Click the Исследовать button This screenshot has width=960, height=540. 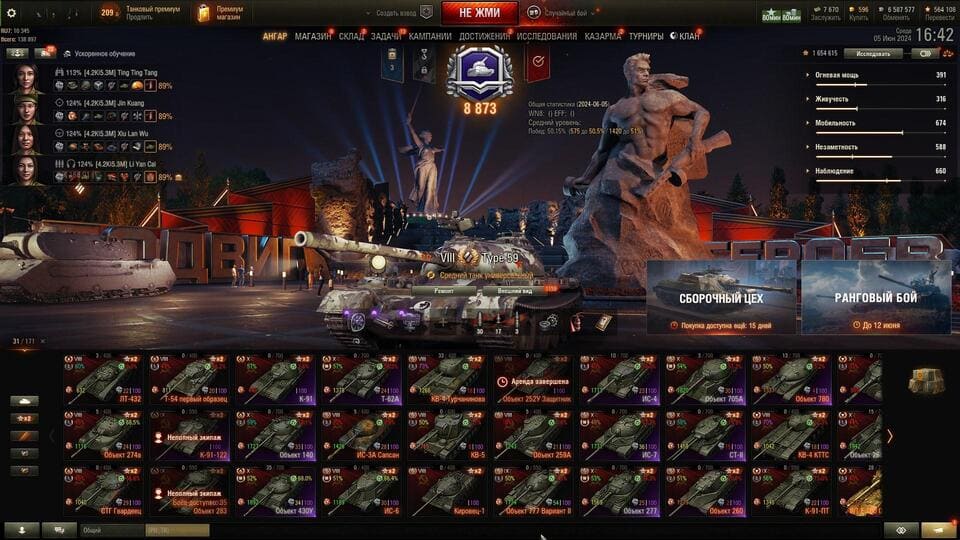pos(873,54)
